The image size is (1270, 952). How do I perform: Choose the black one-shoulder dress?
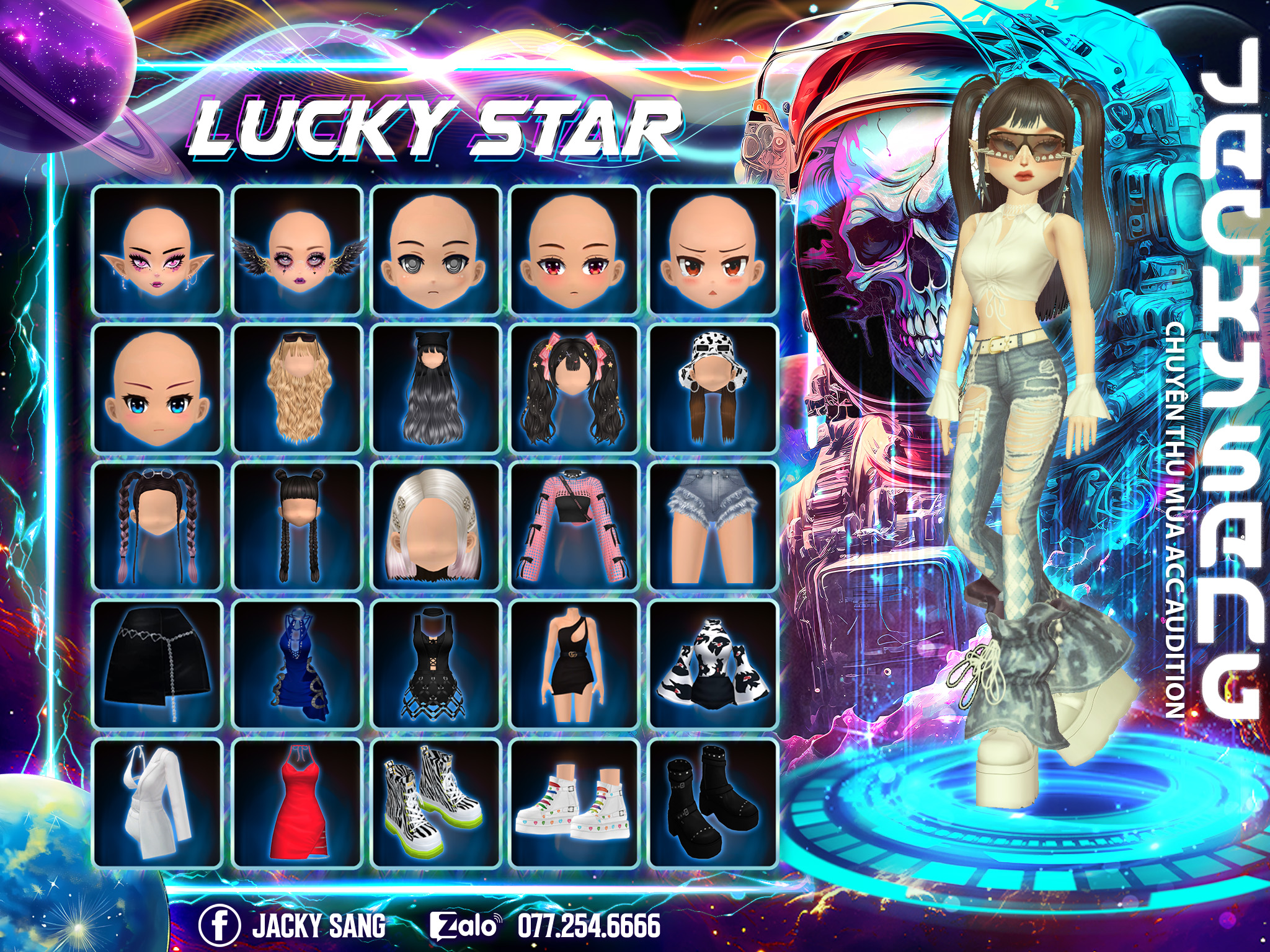coord(574,665)
